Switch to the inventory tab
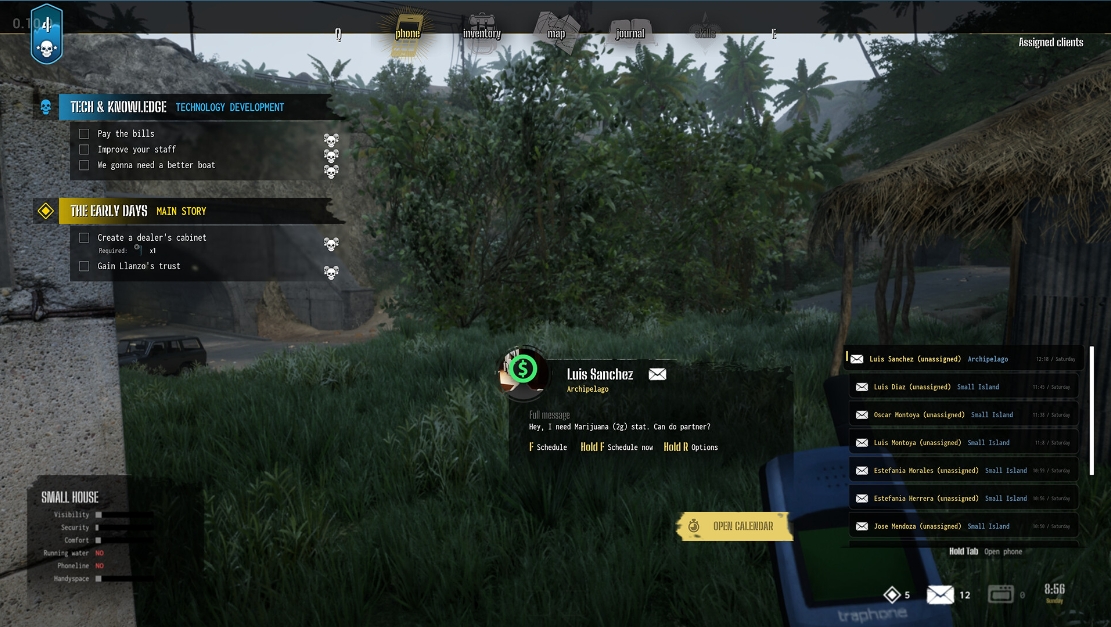 [x=481, y=31]
